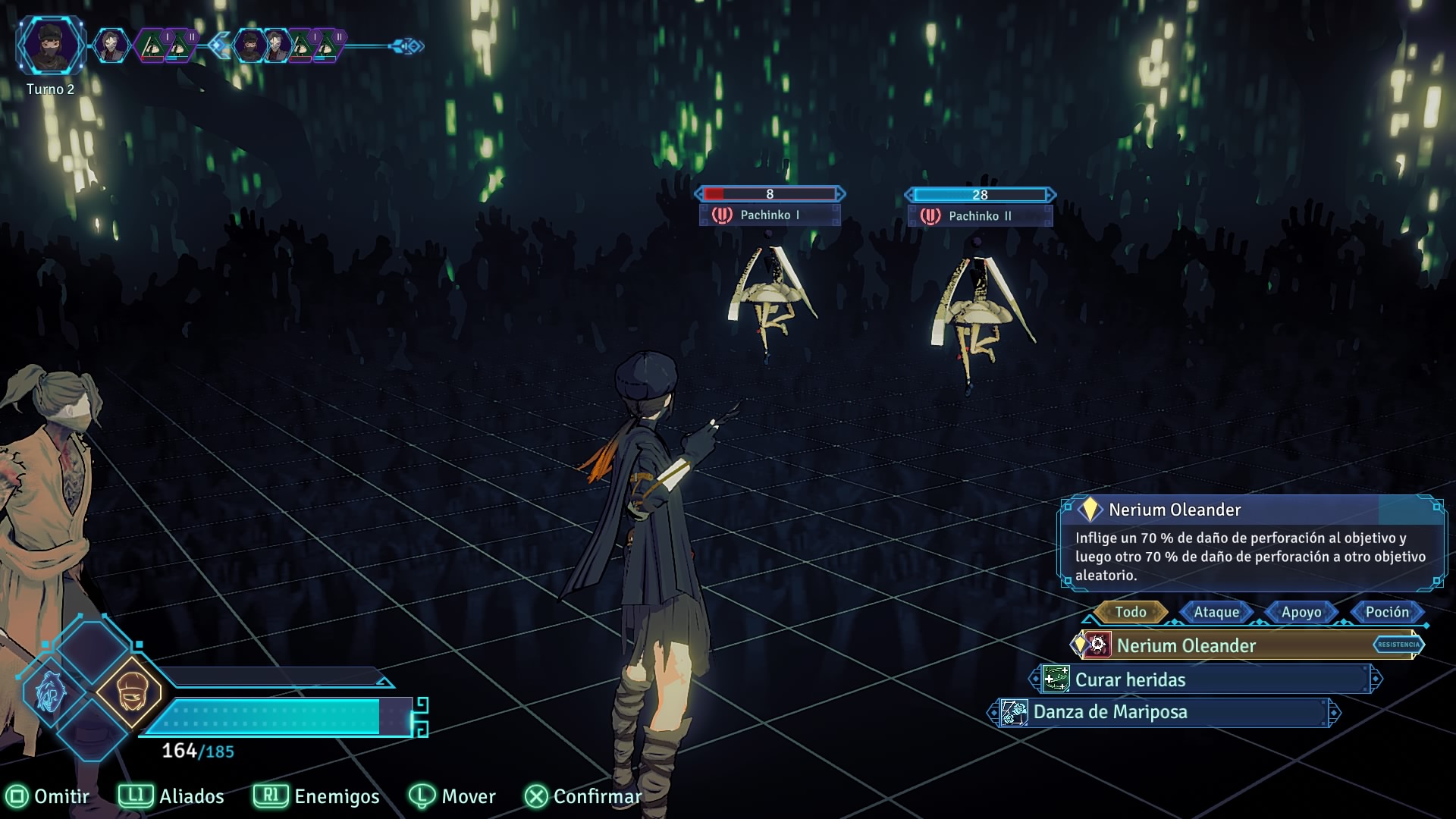Open the Ataque skill tab

point(1216,612)
